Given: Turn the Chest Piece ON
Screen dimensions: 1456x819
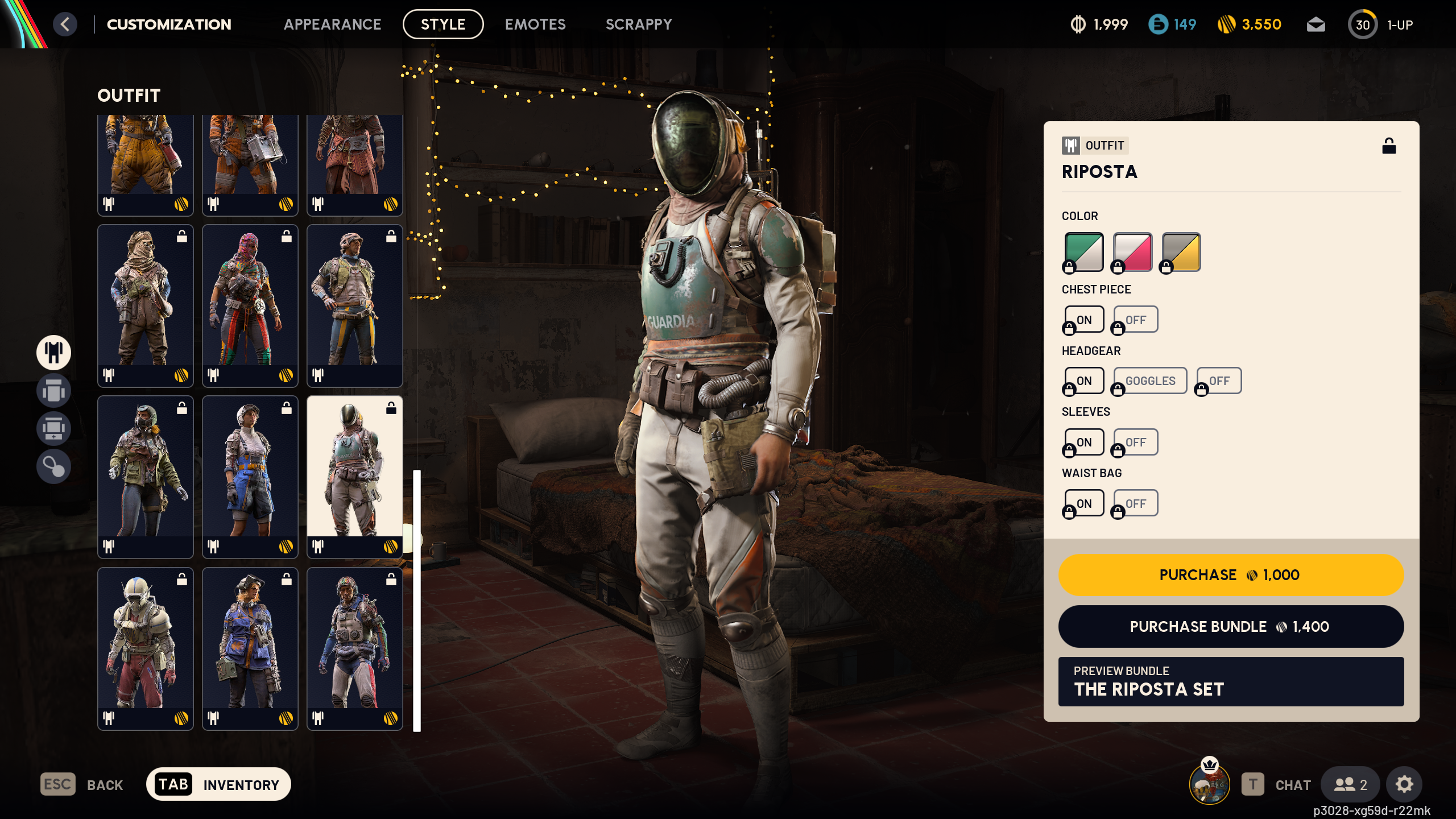Looking at the screenshot, I should tap(1084, 319).
